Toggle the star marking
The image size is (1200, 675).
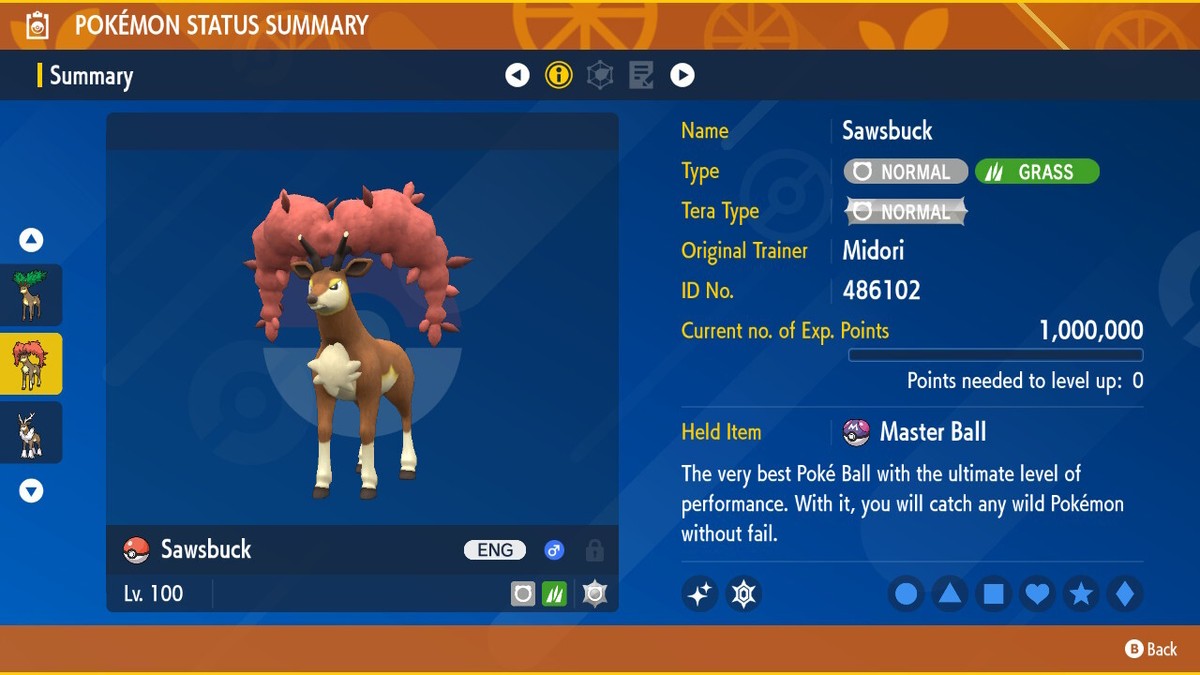(x=1081, y=595)
